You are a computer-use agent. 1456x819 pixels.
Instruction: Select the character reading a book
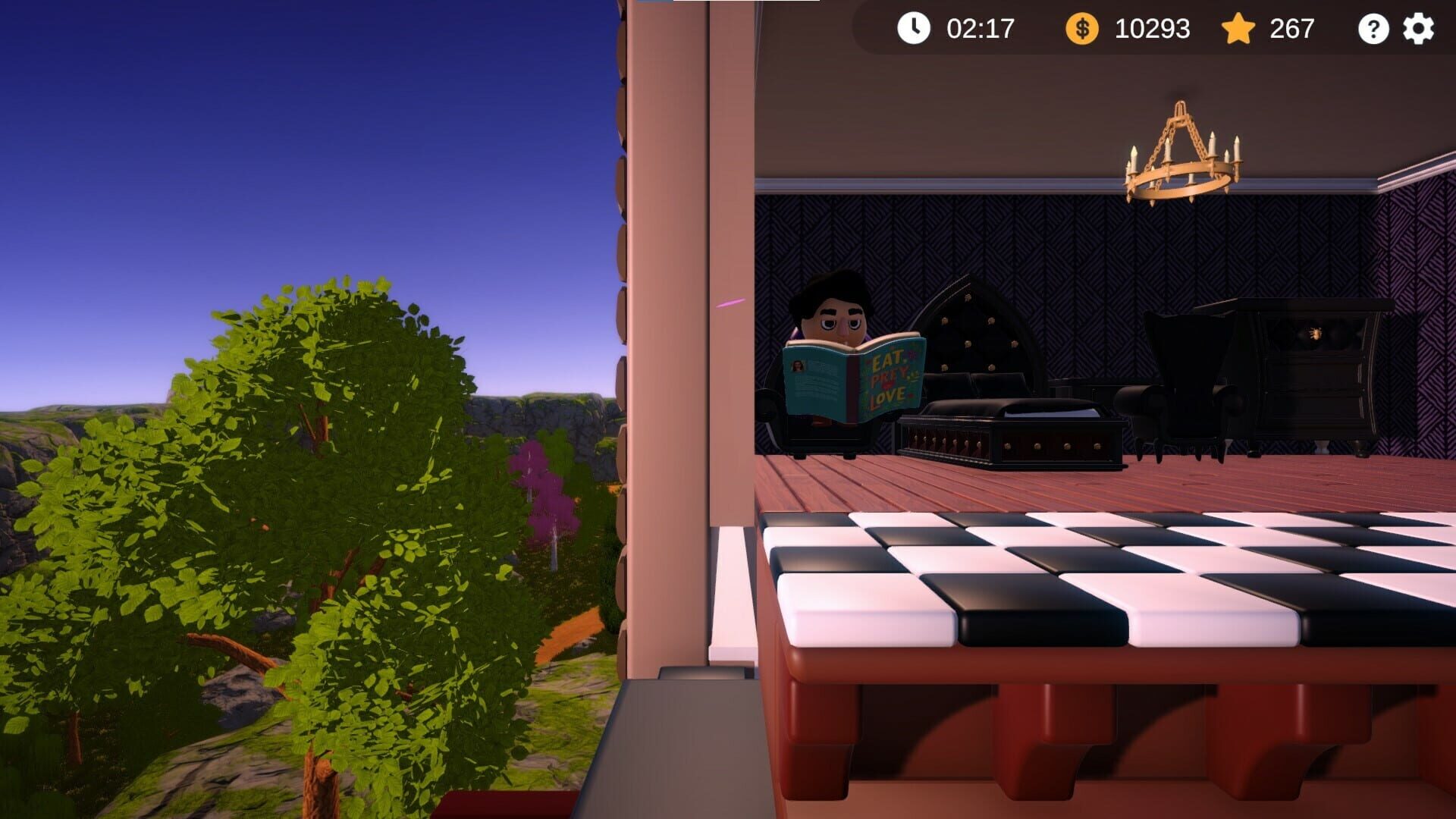[834, 318]
